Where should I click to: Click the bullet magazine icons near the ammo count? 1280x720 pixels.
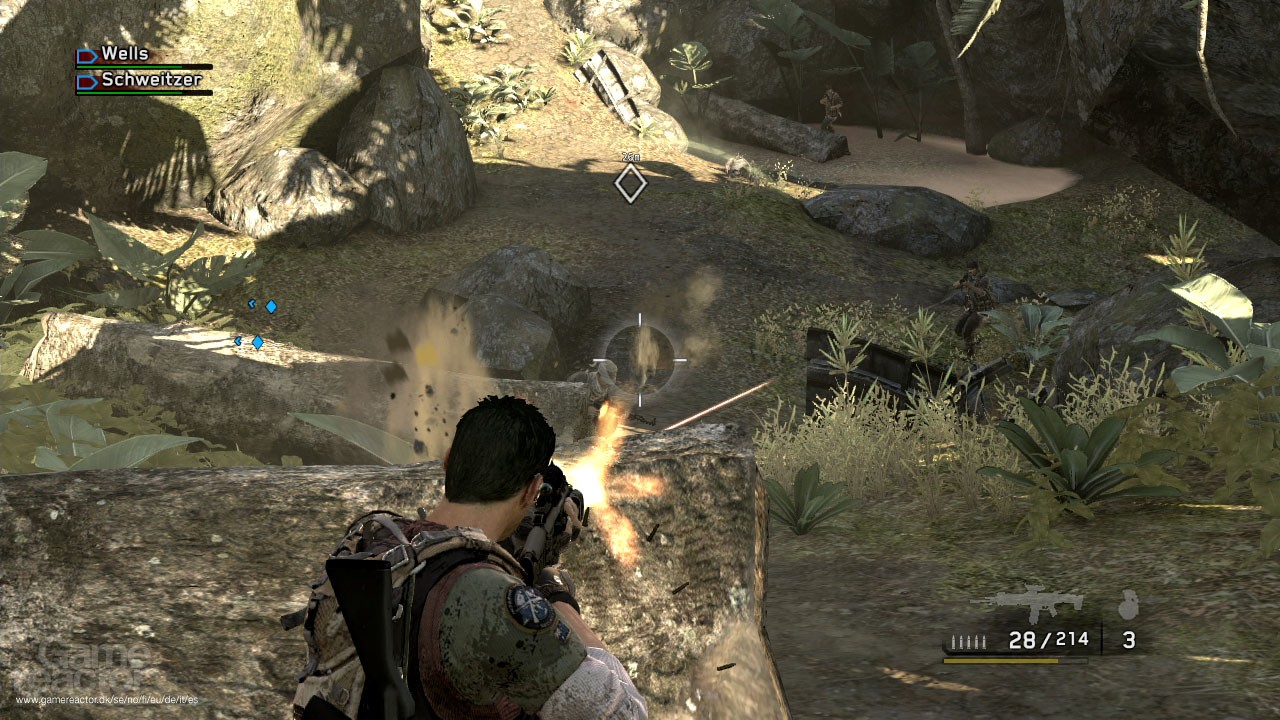(969, 641)
